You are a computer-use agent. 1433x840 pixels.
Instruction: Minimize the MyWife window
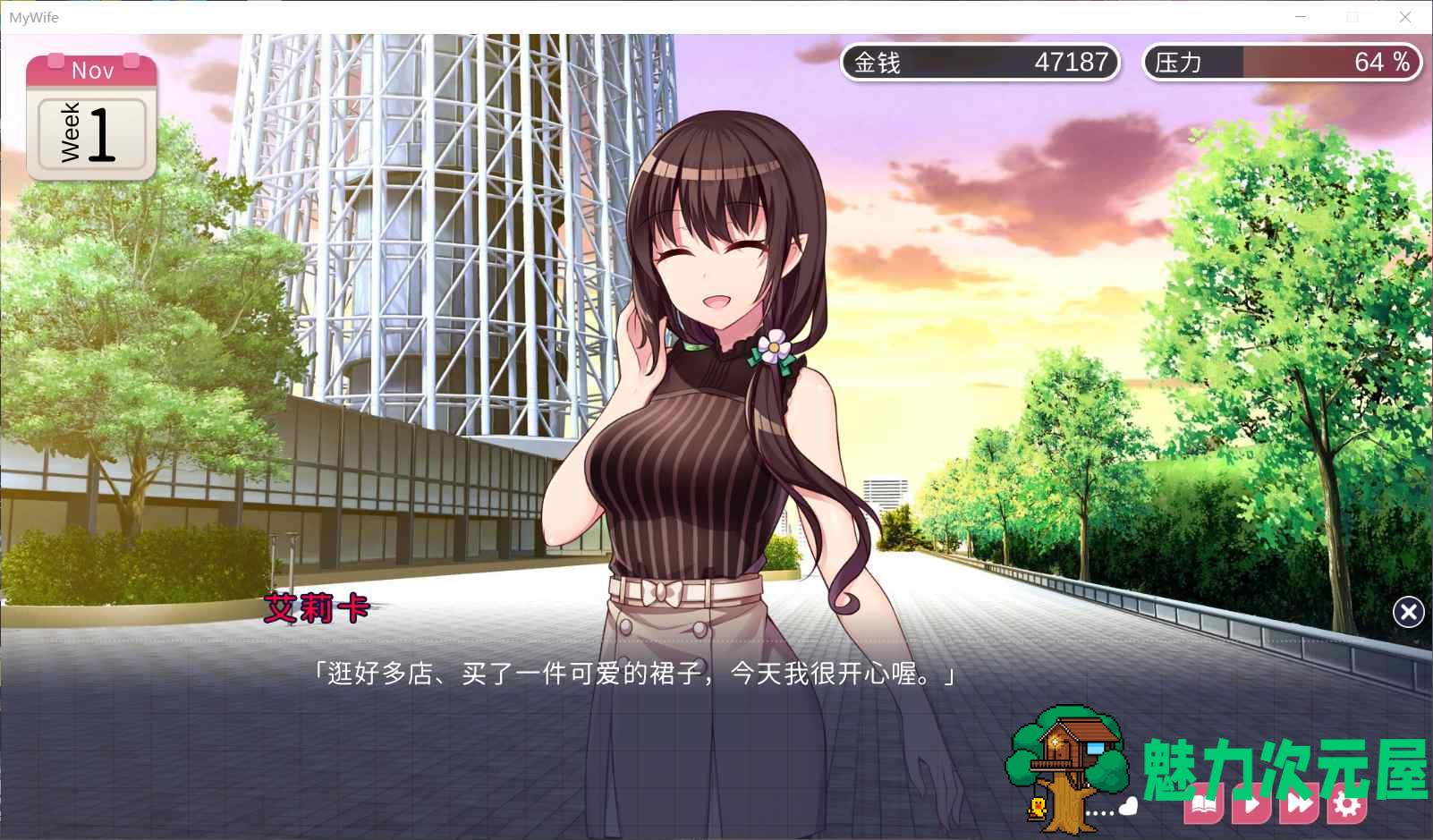(1302, 16)
